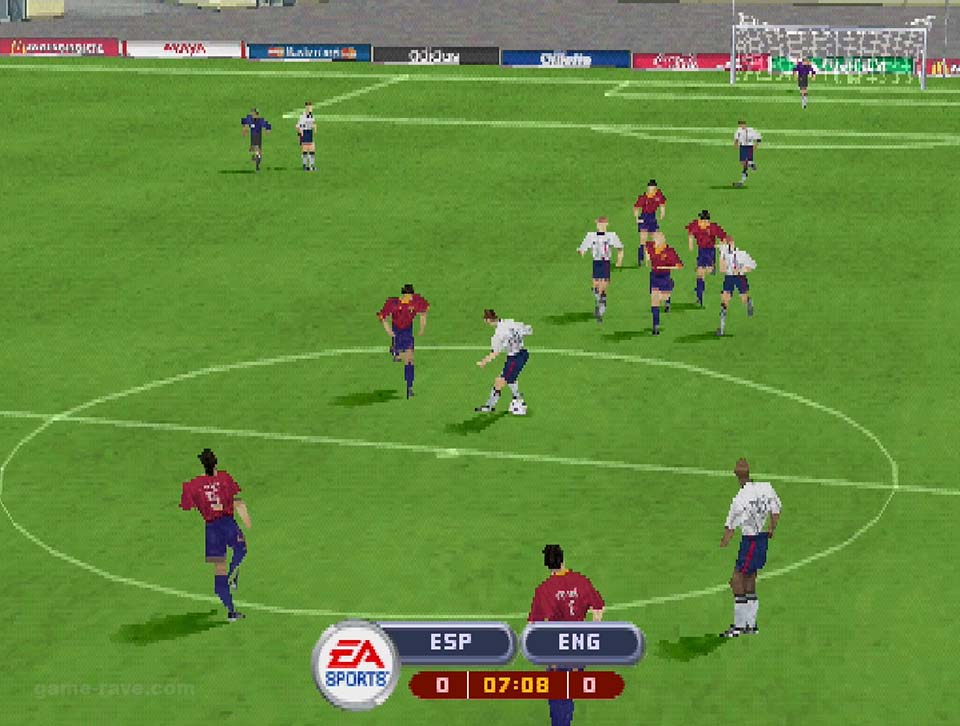Click the EA Sports logo badge
Image resolution: width=960 pixels, height=726 pixels.
[x=355, y=664]
